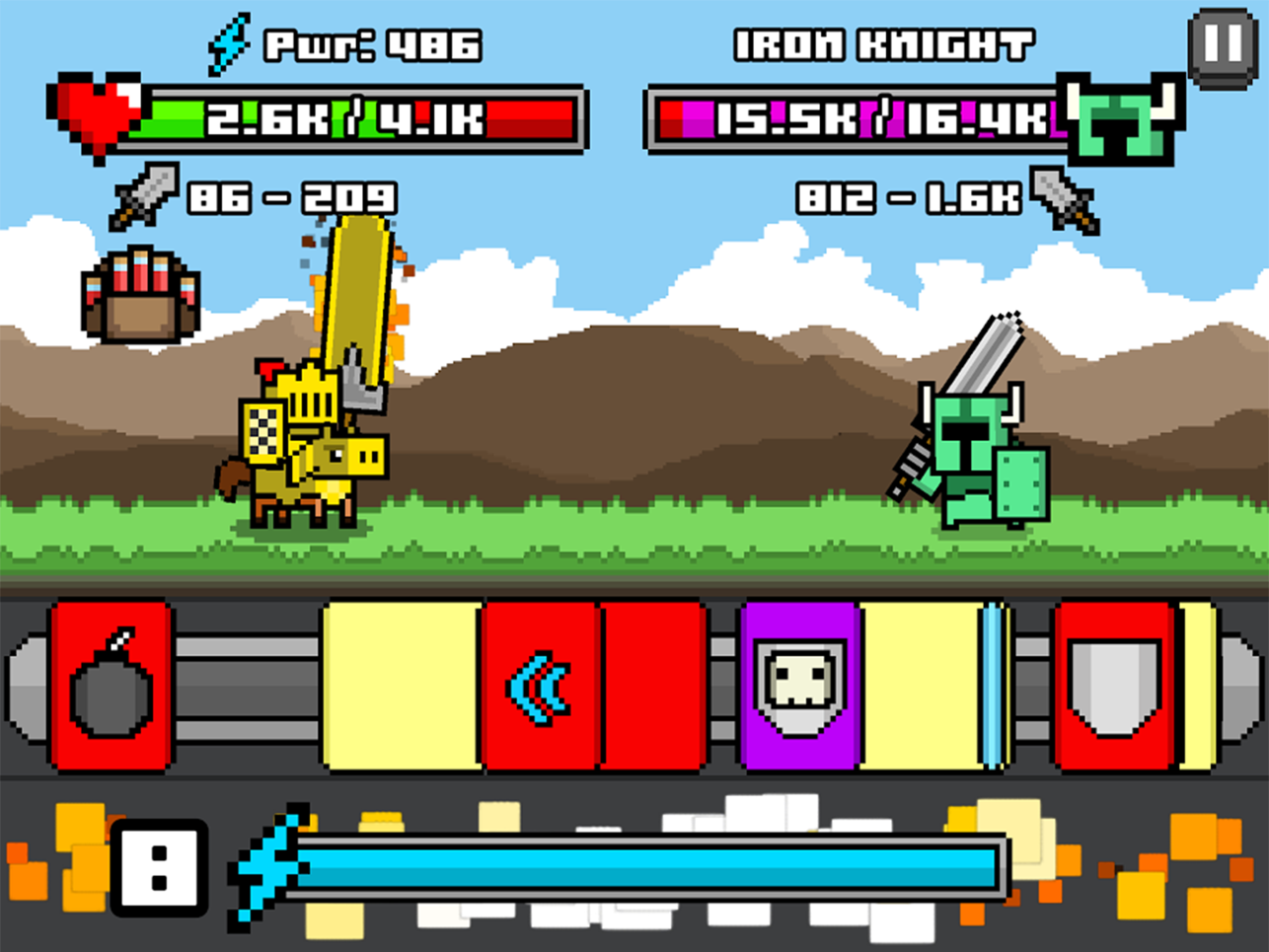This screenshot has height=952, width=1269.
Task: Click the sword icon next to 812 - 1.6K
Action: point(1063,197)
